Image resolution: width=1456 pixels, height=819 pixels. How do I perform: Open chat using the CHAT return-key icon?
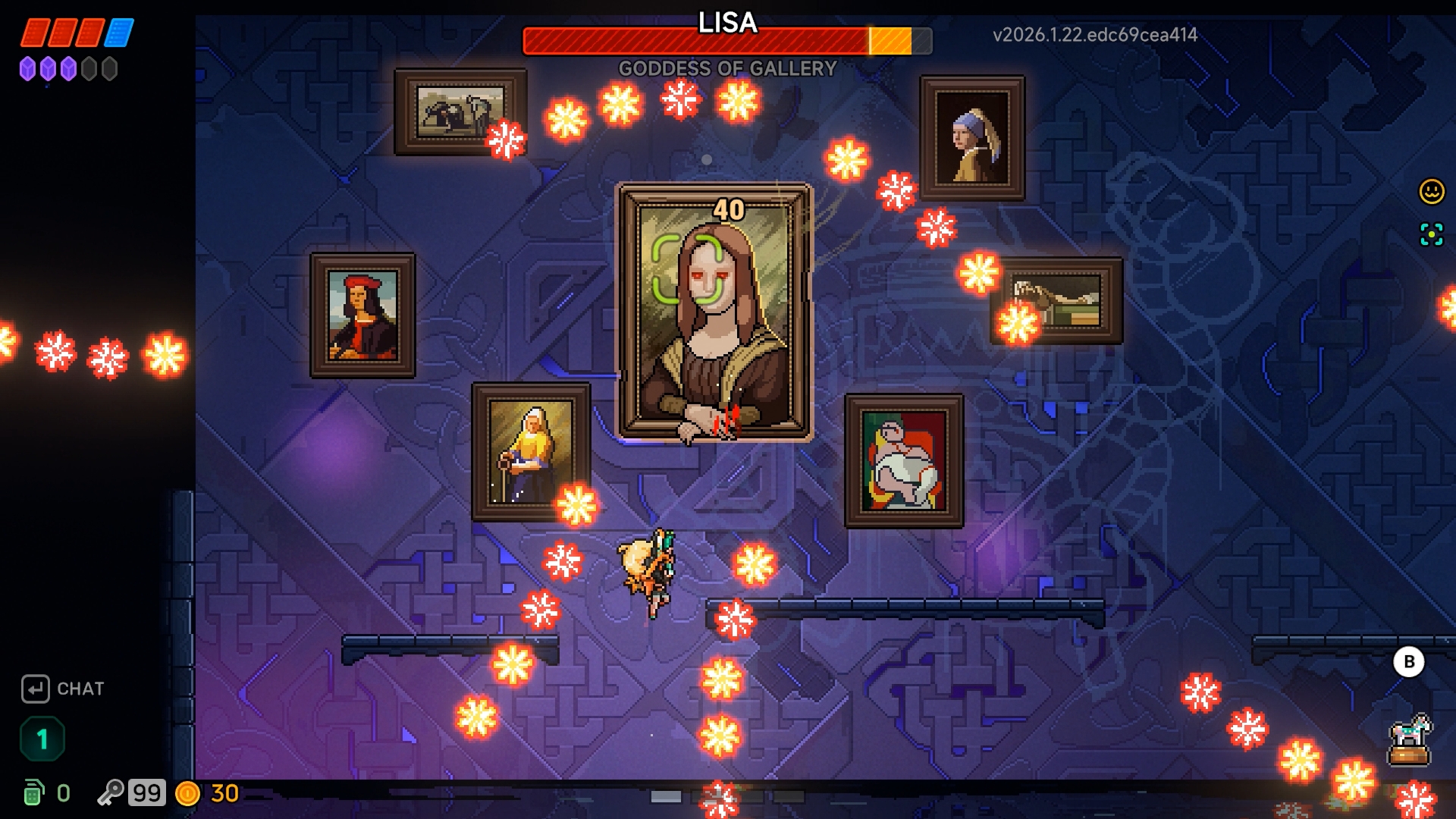pos(36,689)
